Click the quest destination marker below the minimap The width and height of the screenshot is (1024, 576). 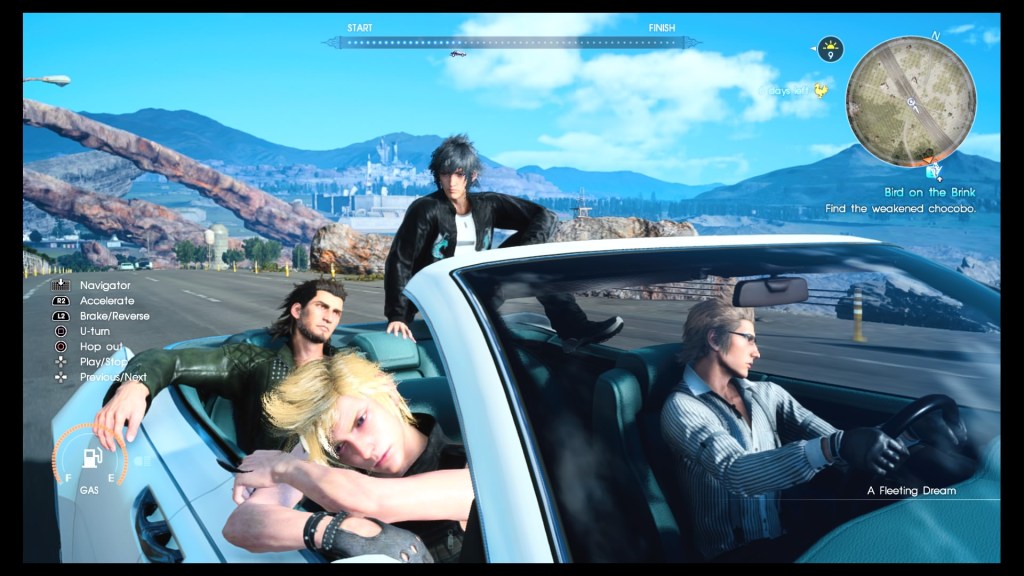click(933, 170)
